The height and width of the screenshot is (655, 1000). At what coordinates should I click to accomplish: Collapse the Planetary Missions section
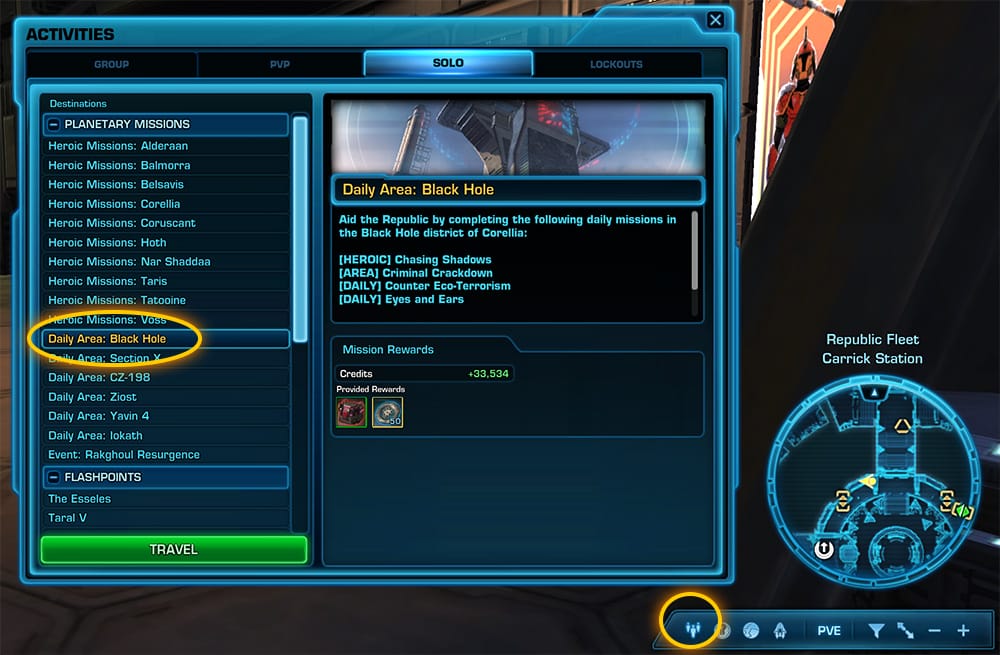53,125
